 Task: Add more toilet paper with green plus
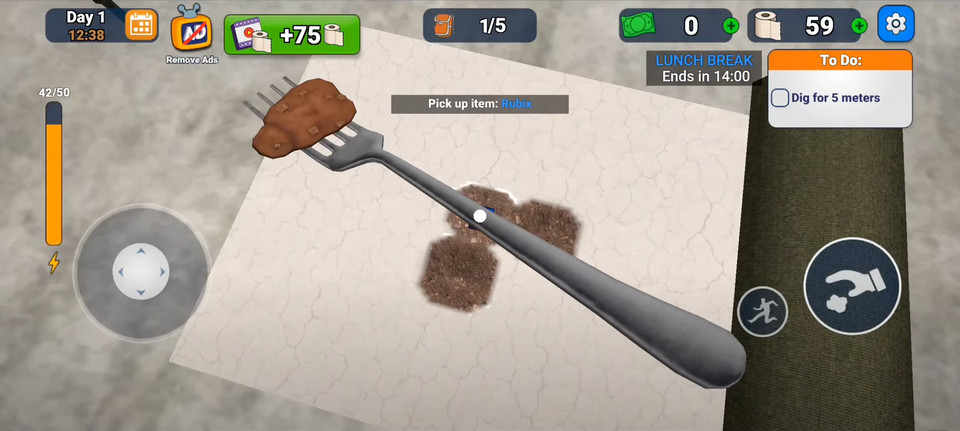(x=858, y=26)
